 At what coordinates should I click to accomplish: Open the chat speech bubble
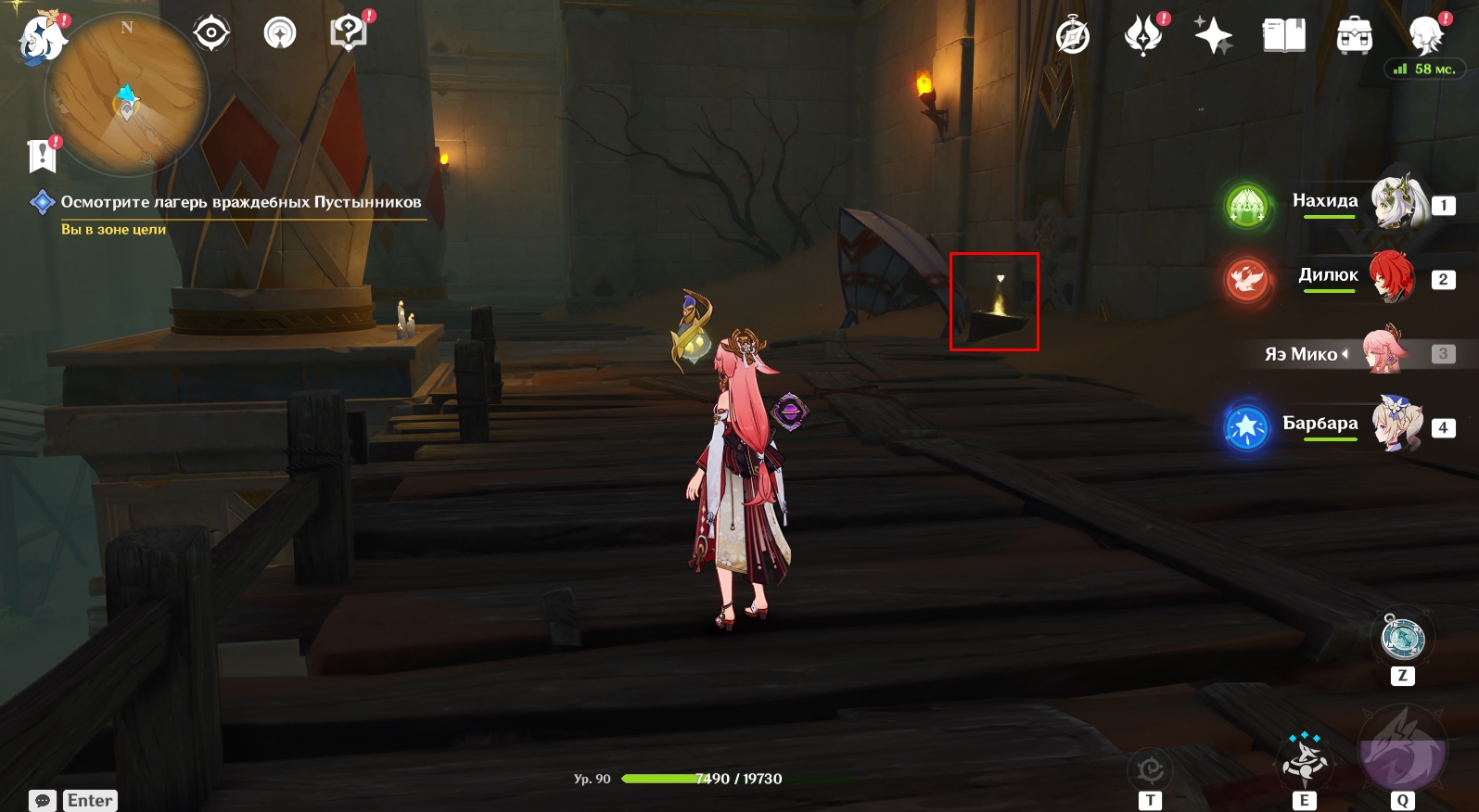point(43,801)
